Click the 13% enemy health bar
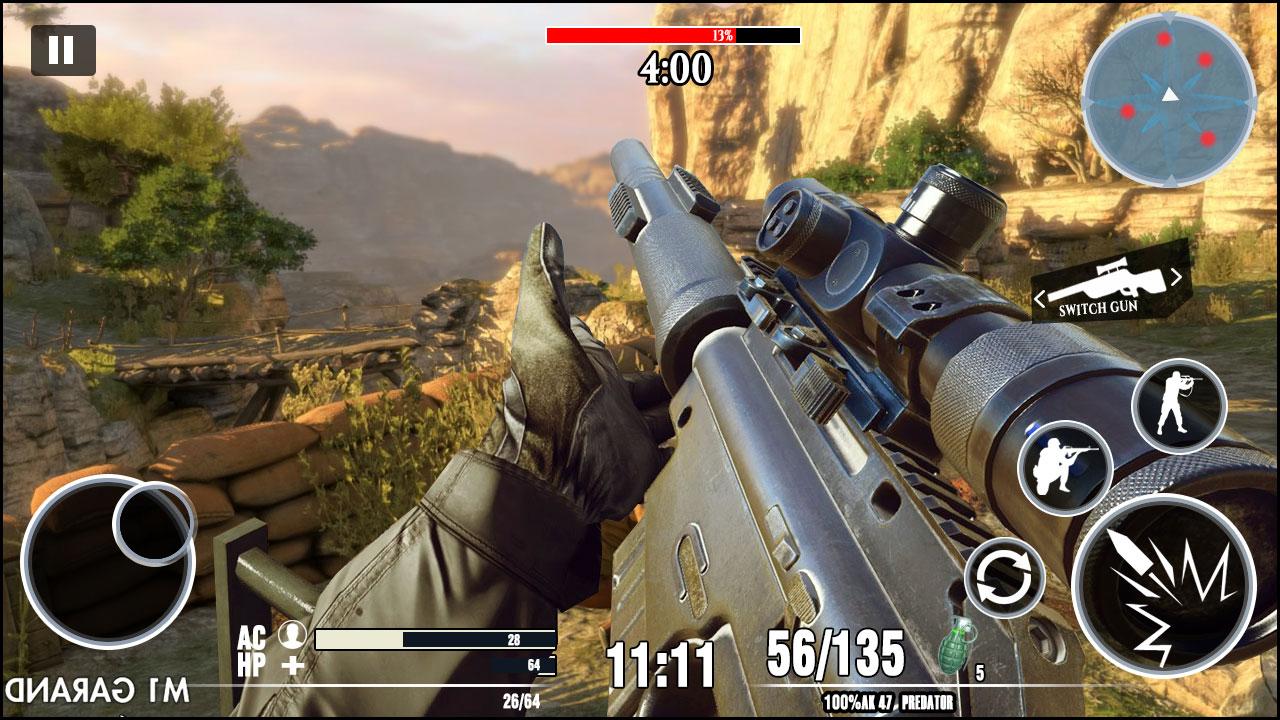The image size is (1280, 720). [x=673, y=39]
